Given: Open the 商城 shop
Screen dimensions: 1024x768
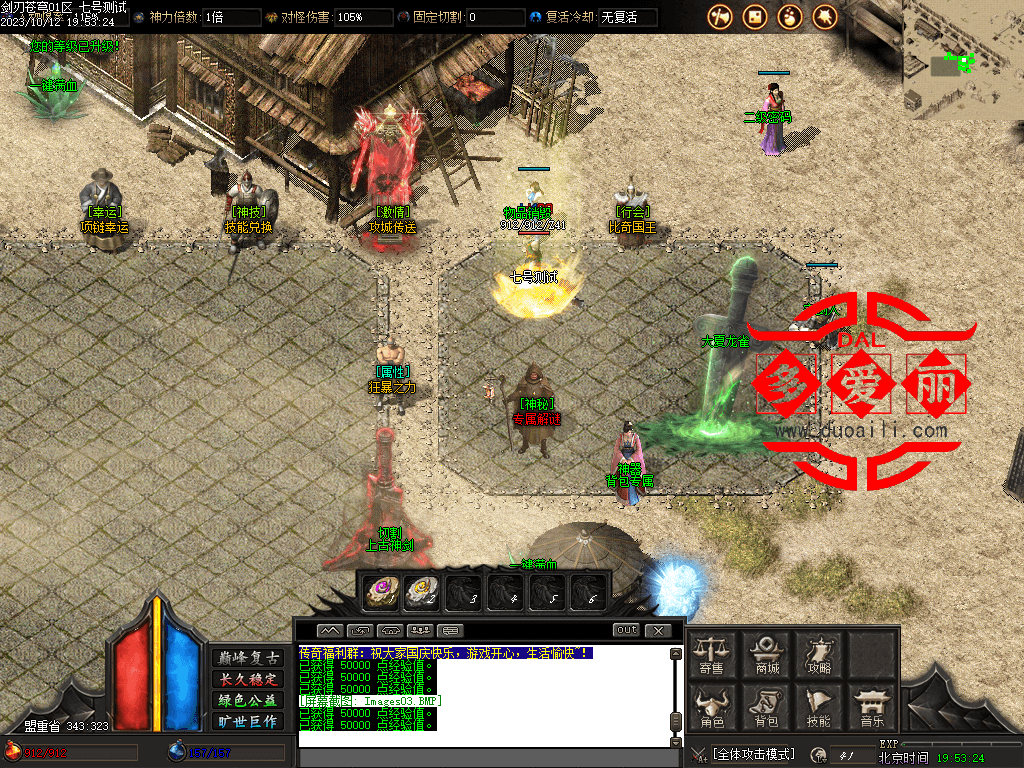Looking at the screenshot, I should [767, 654].
